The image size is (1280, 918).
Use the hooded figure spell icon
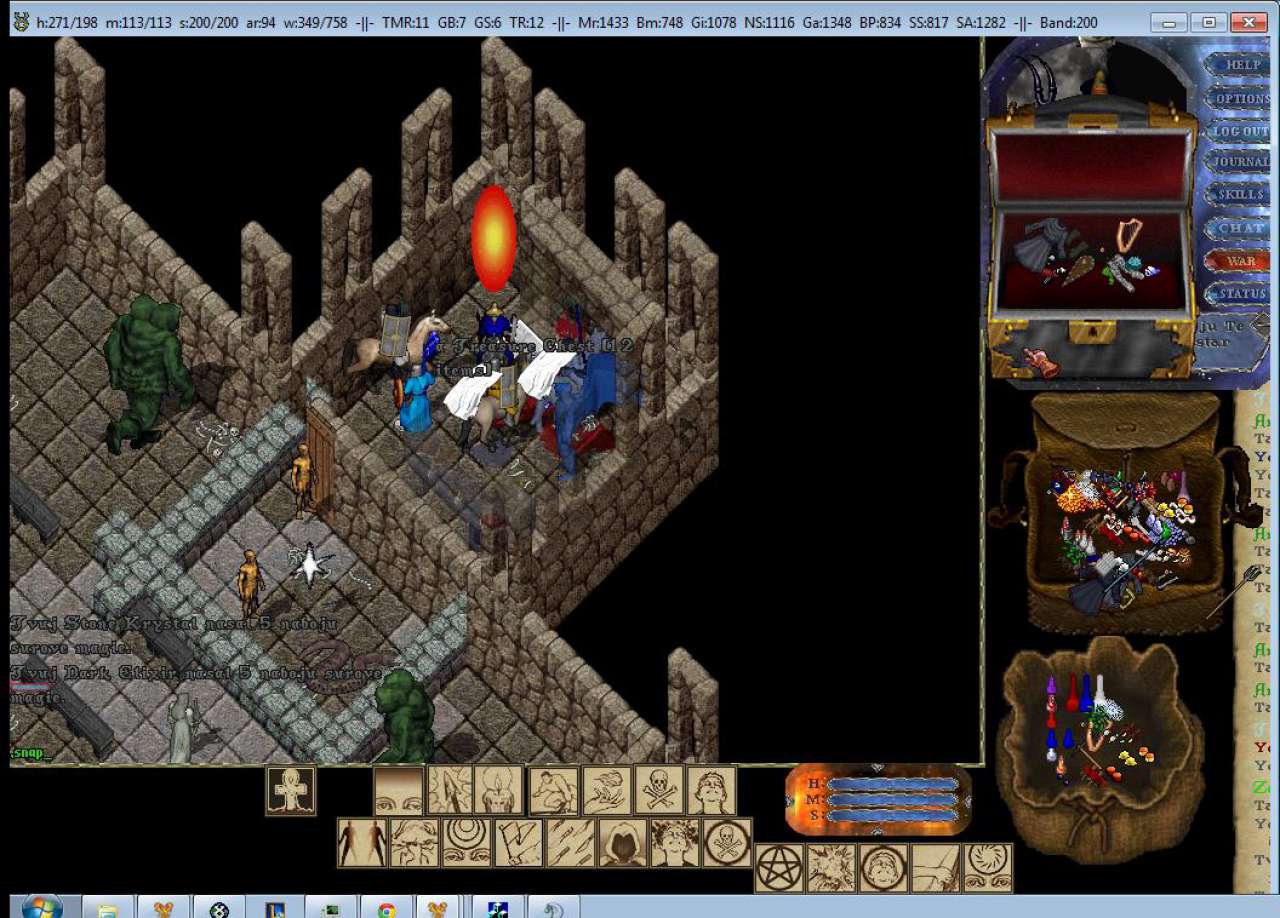click(x=622, y=843)
